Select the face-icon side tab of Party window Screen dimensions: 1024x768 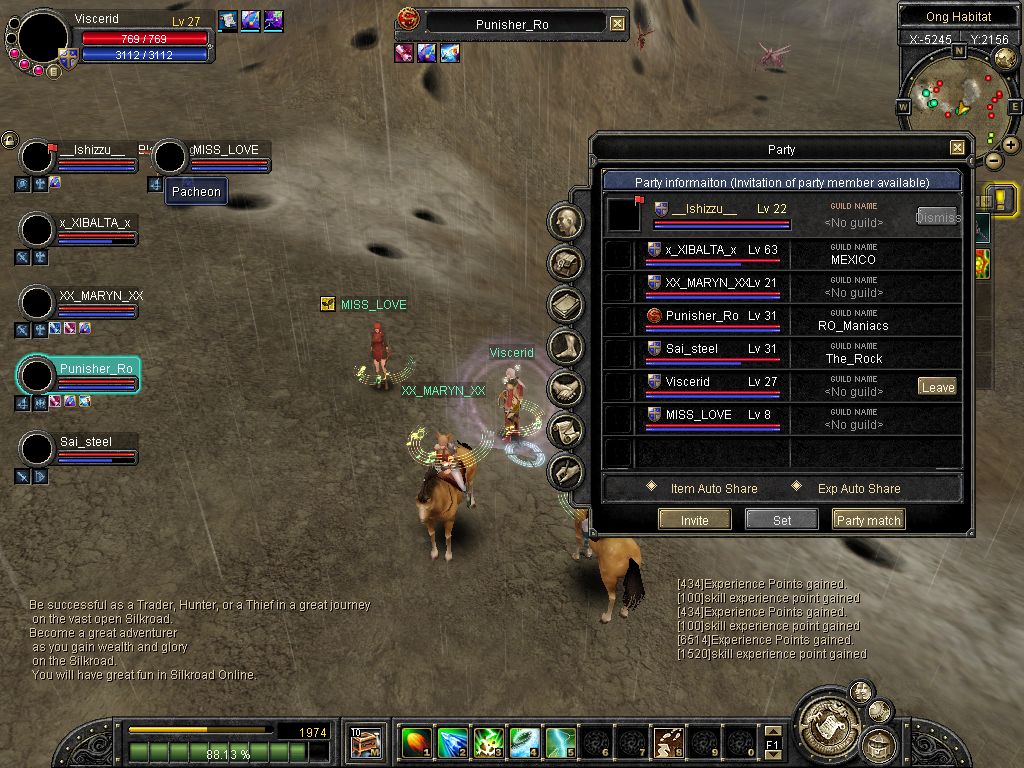566,222
